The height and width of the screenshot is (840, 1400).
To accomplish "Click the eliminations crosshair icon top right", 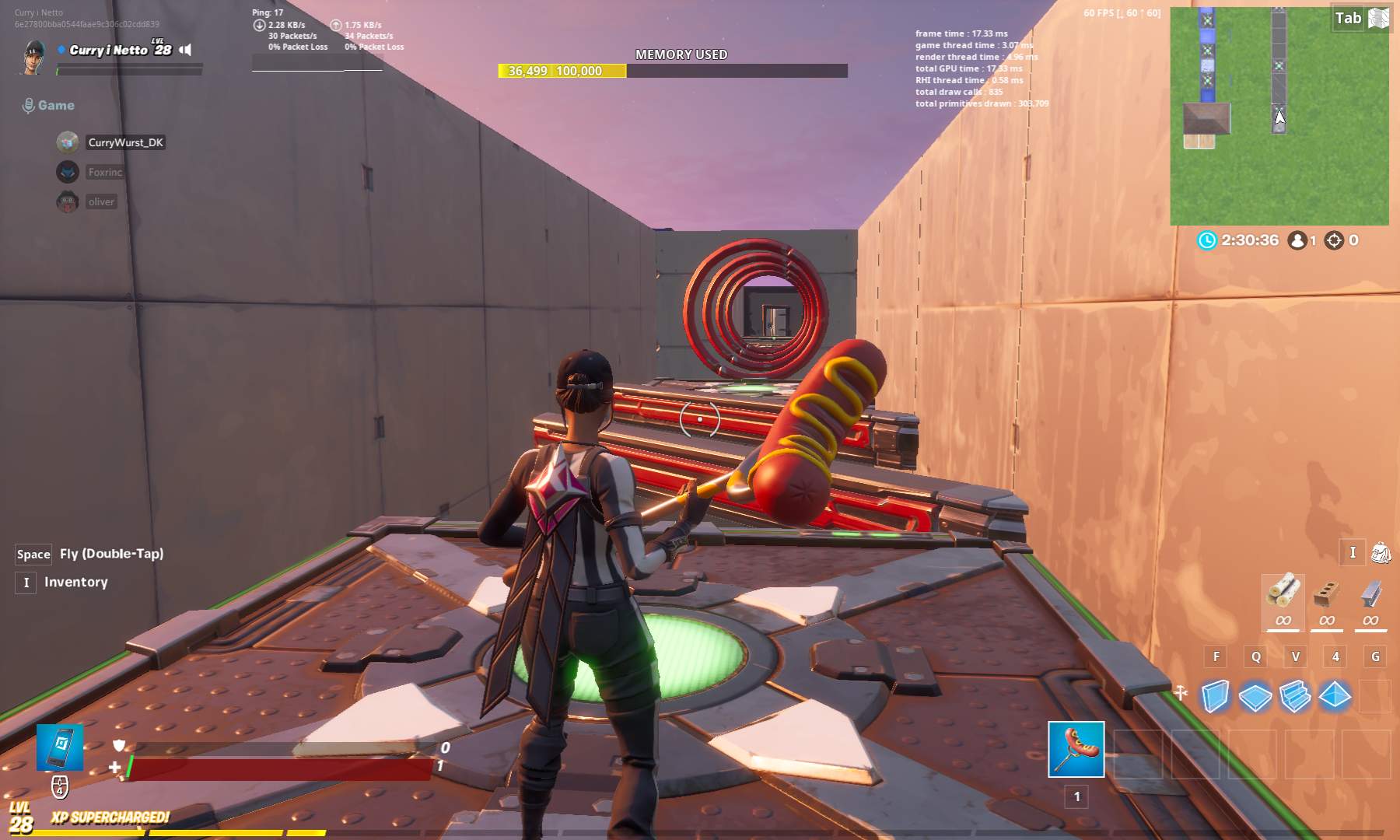I will 1335,241.
